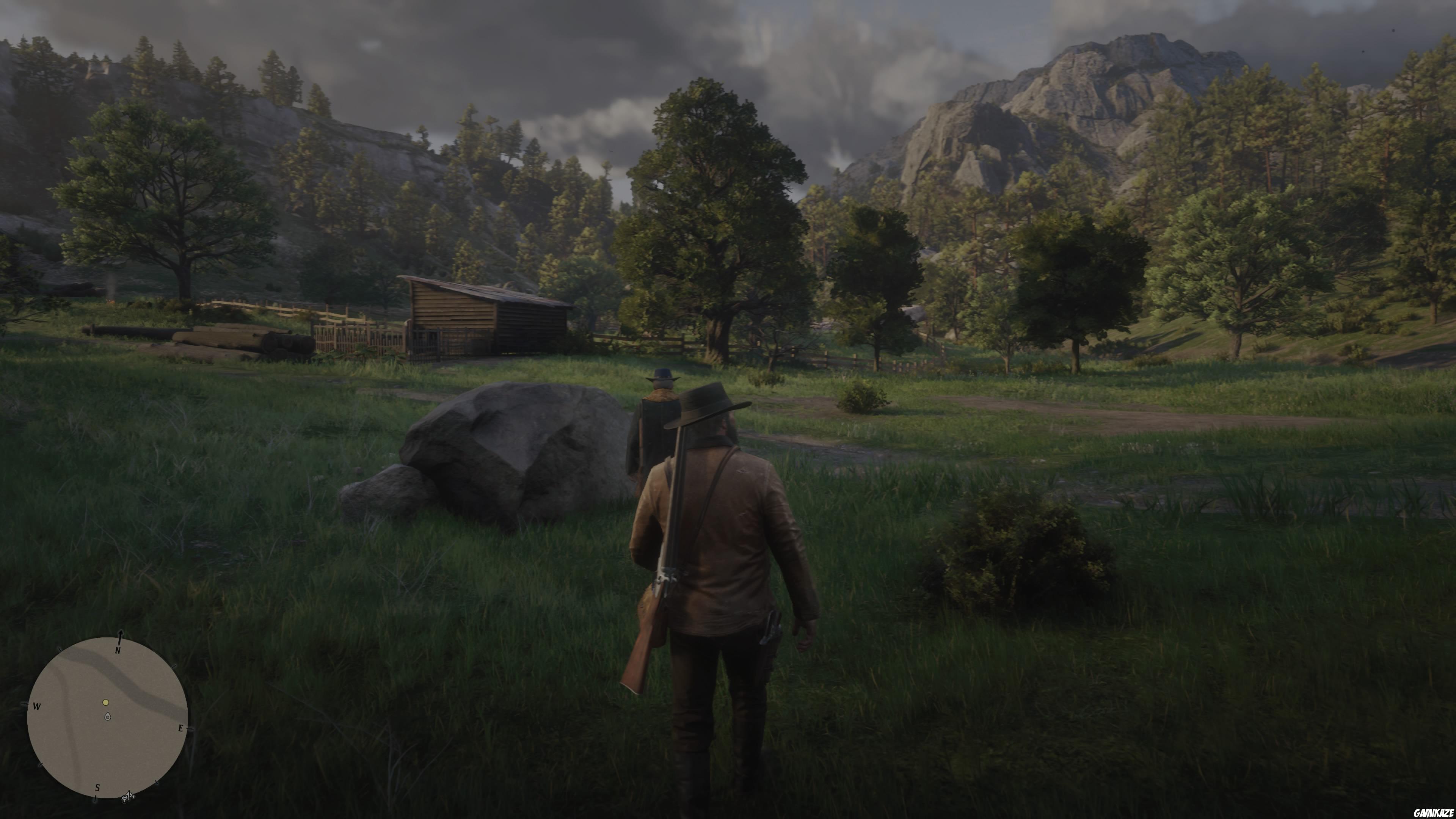Select the teardrop waypoint marker on the minimap

(107, 717)
